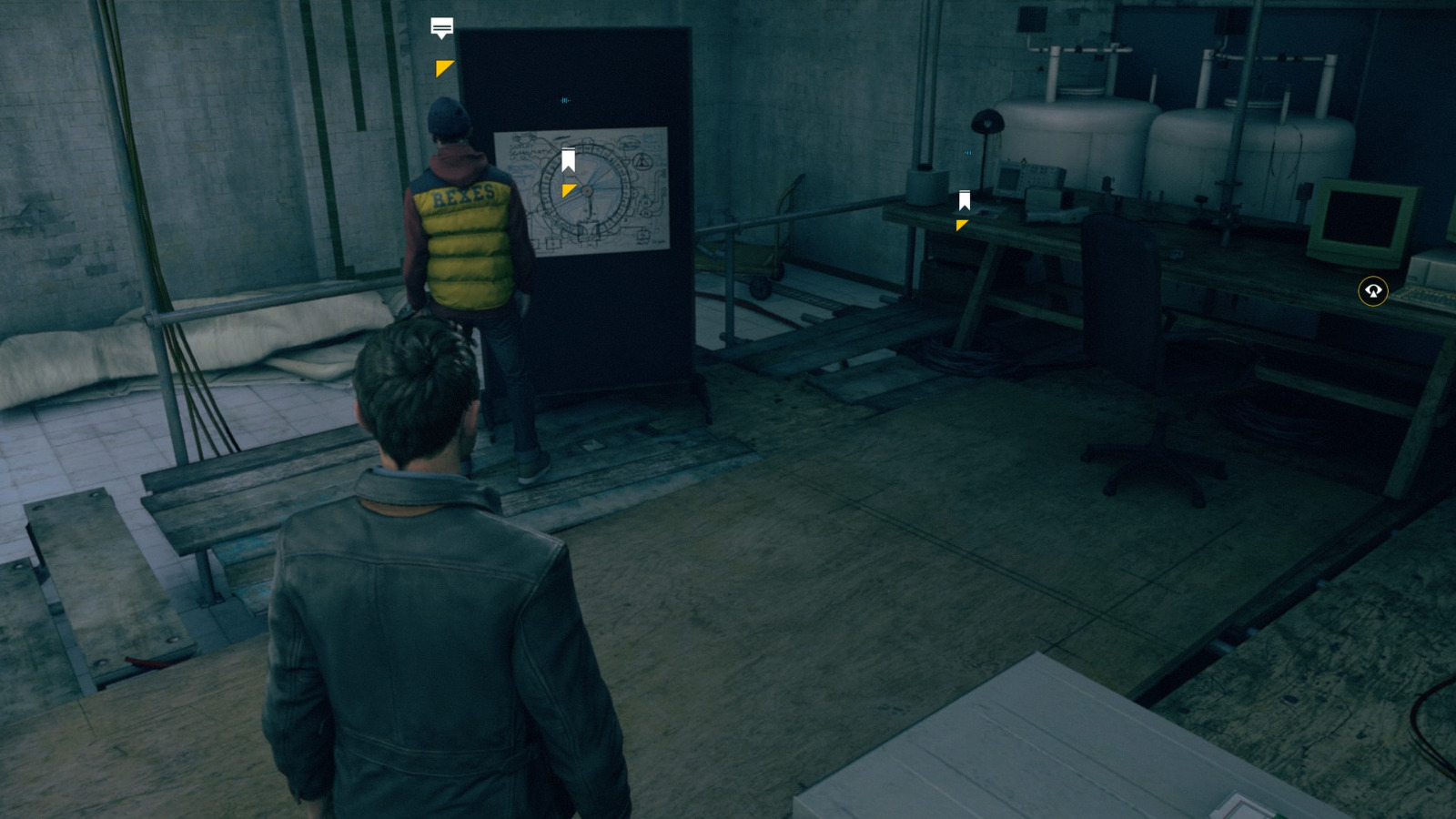This screenshot has width=1456, height=819.
Task: Open the circular time-vision icon near the monitor
Action: pos(1374,289)
